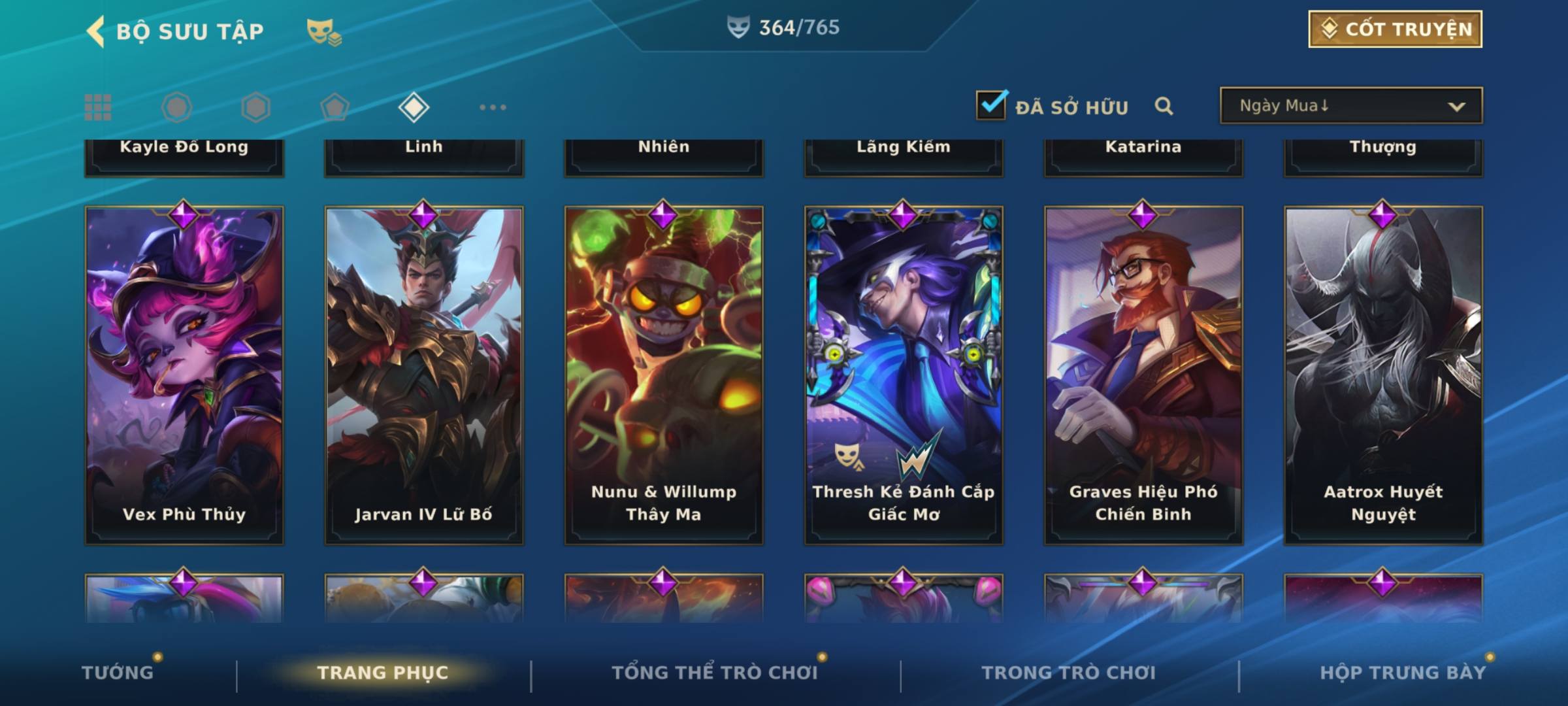
Task: Open the Aatrox Huyết Nguyệt skin card
Action: 1383,375
